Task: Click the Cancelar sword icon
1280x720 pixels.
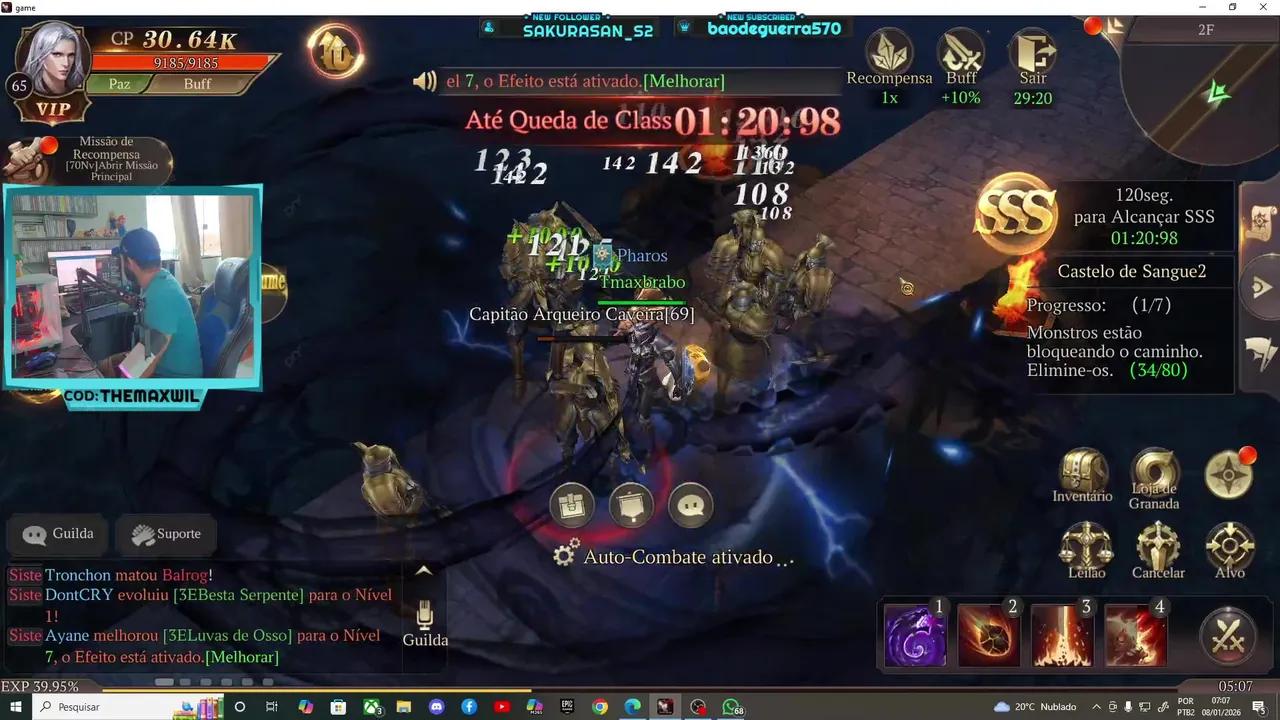Action: (x=1158, y=545)
